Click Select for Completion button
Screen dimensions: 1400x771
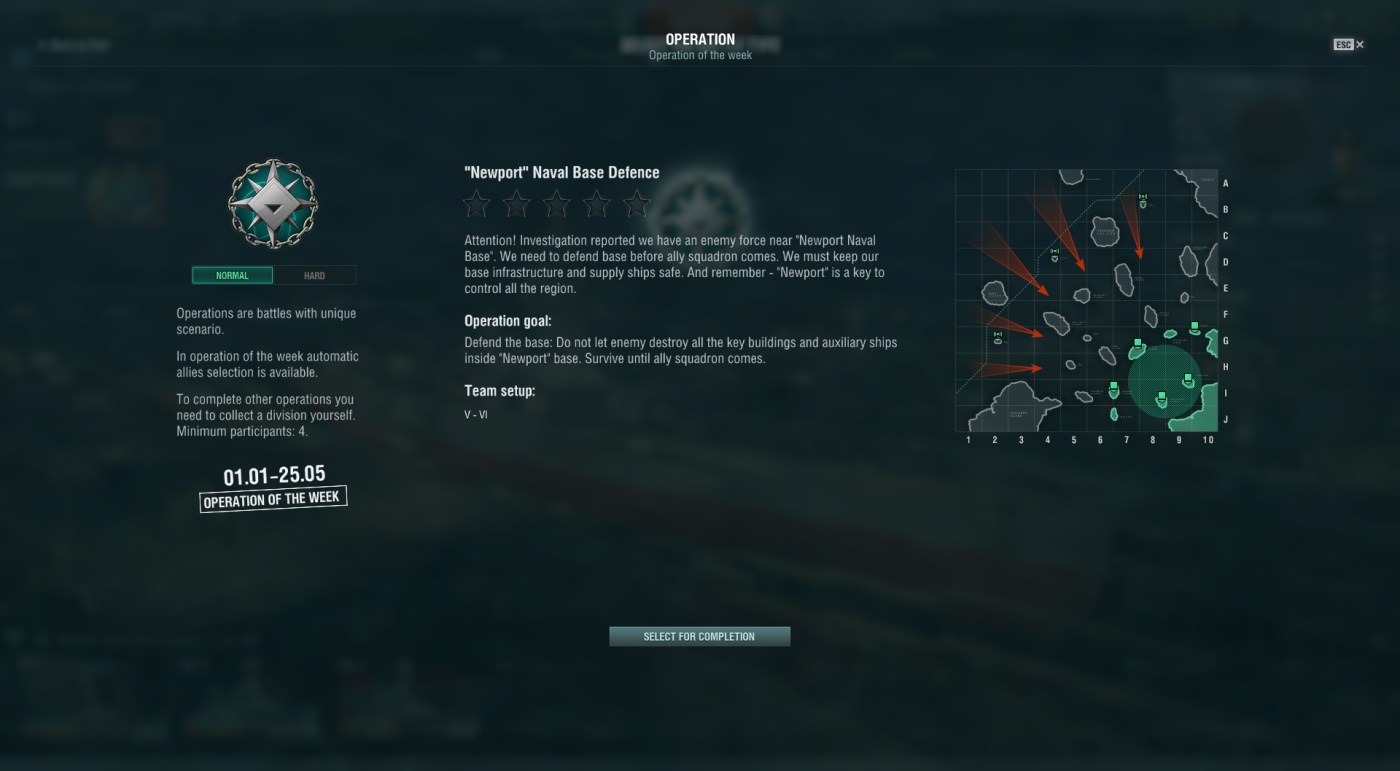pyautogui.click(x=699, y=636)
